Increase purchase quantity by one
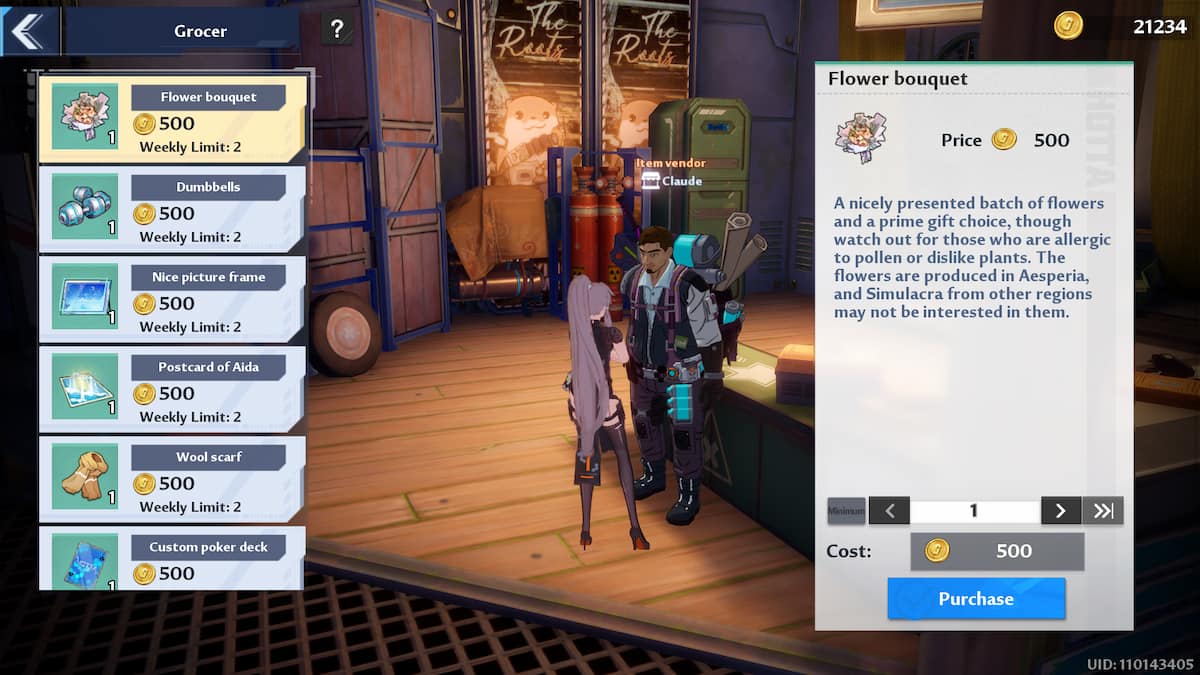 pos(1060,511)
